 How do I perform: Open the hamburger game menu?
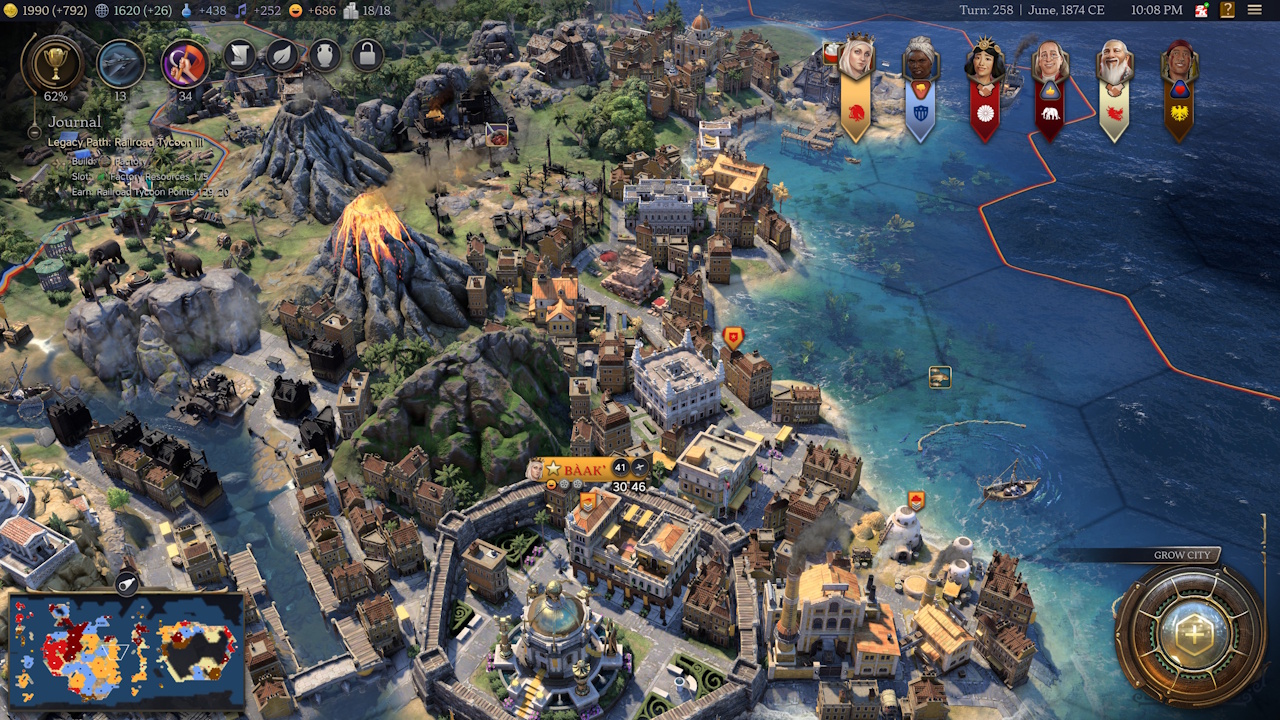(x=1256, y=11)
